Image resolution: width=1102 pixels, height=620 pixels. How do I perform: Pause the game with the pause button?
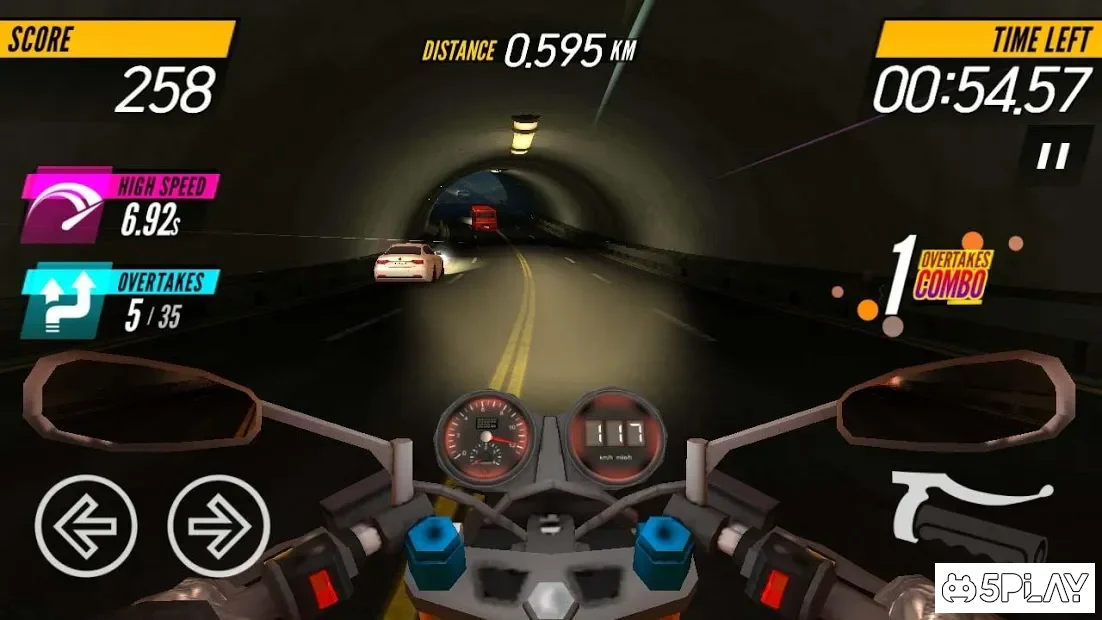tap(1052, 155)
